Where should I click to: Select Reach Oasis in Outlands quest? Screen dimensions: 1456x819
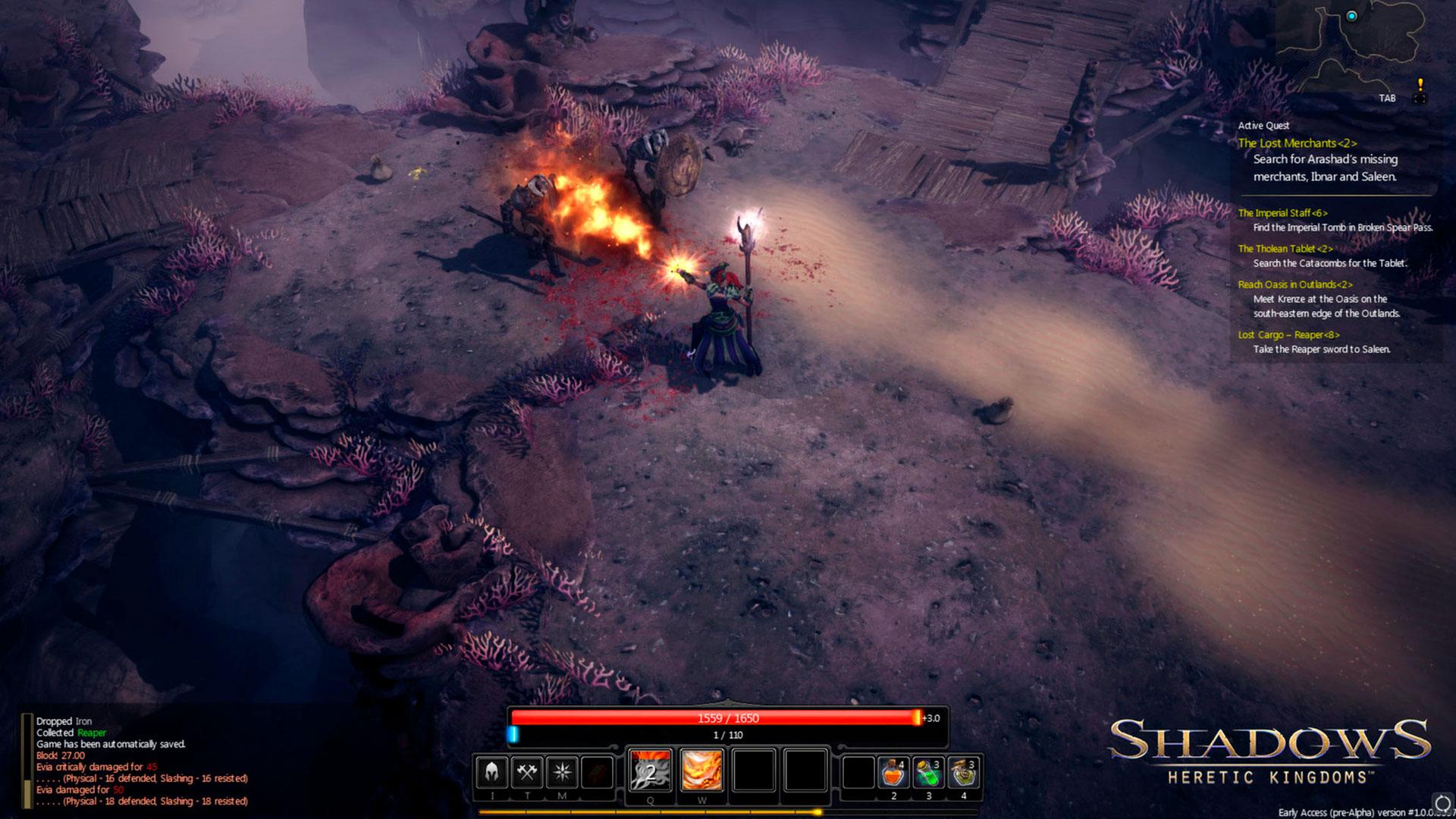click(1294, 284)
